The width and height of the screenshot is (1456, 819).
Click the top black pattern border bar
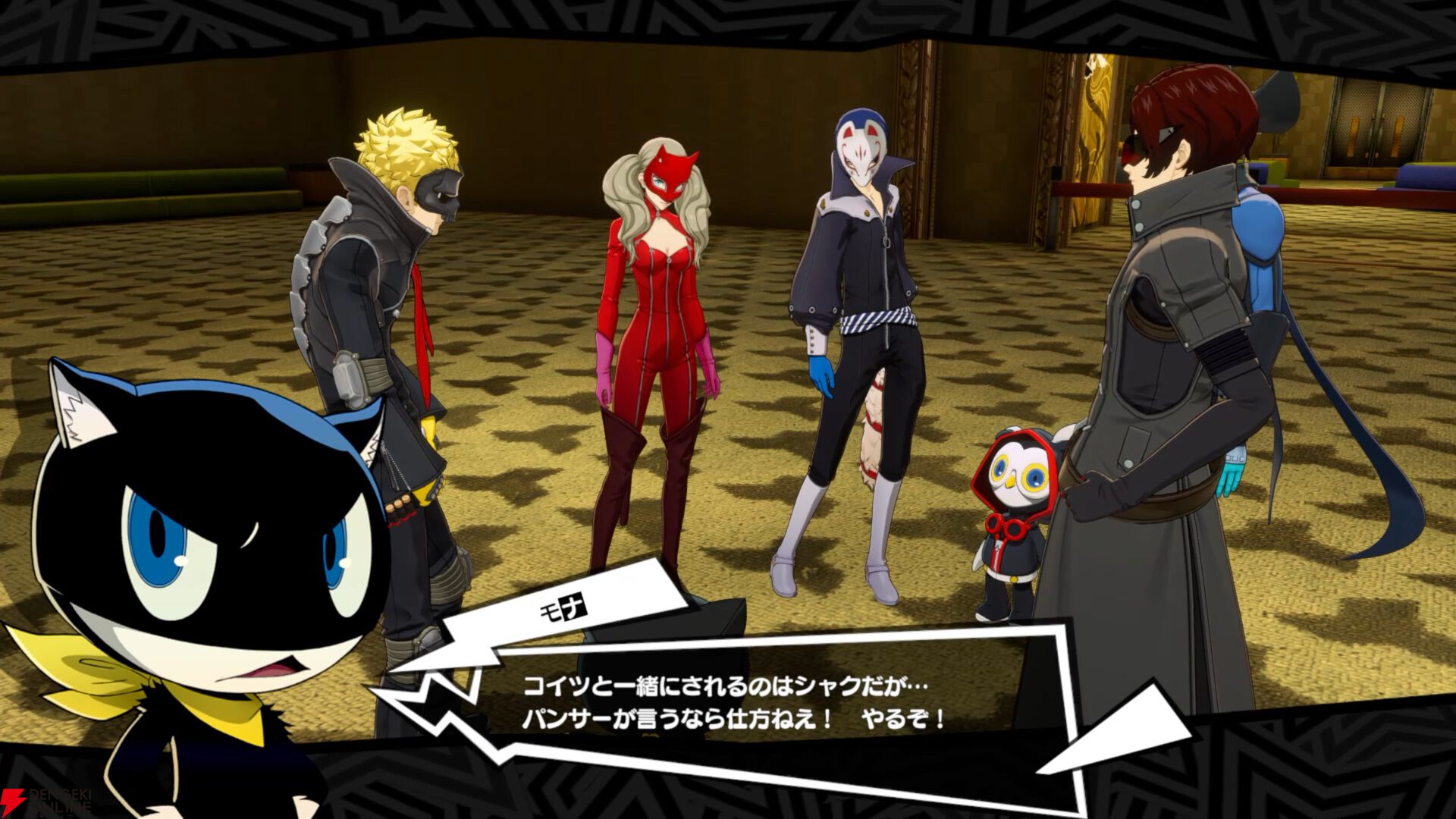(x=728, y=19)
